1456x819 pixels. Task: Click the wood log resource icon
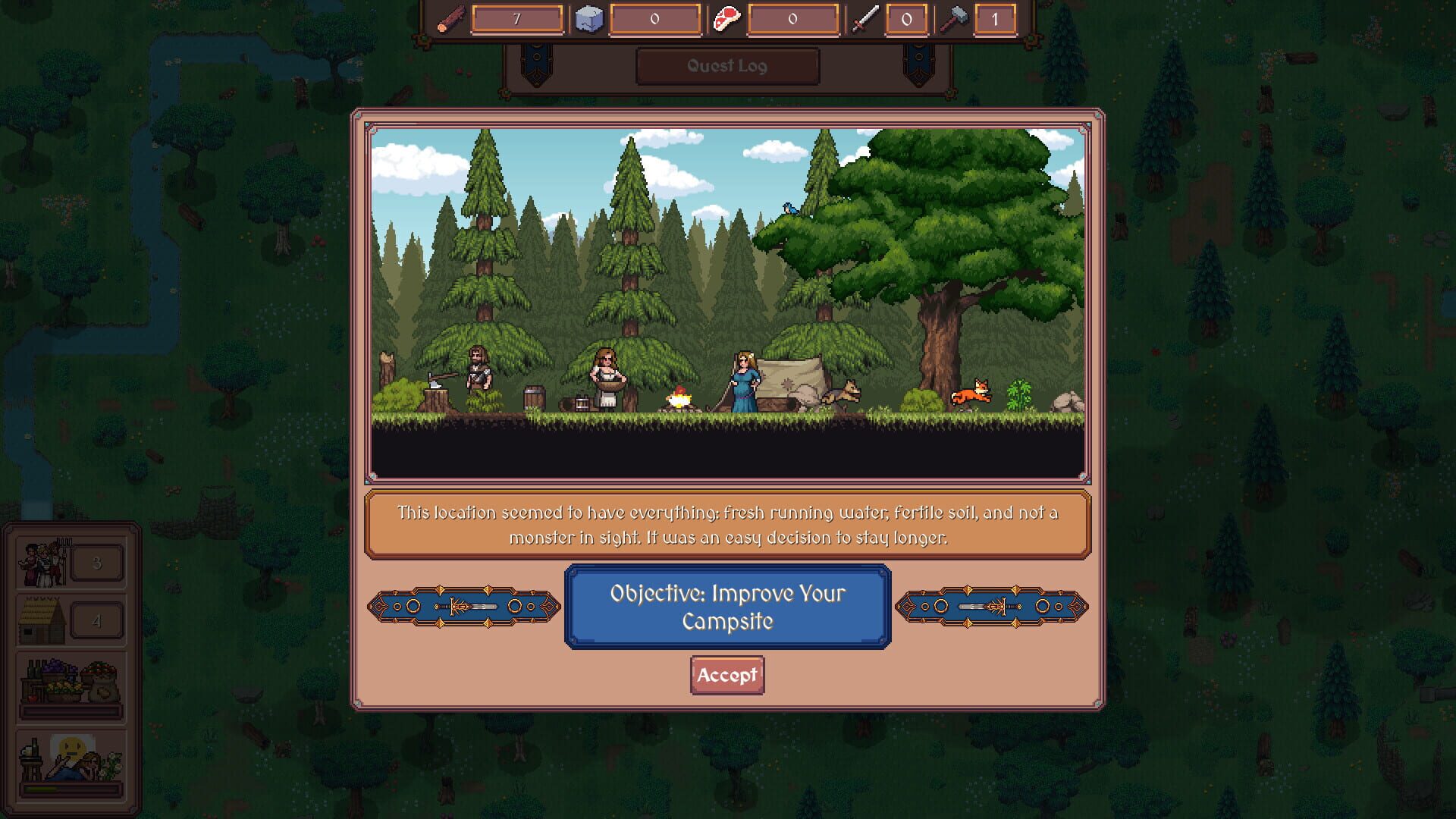452,18
